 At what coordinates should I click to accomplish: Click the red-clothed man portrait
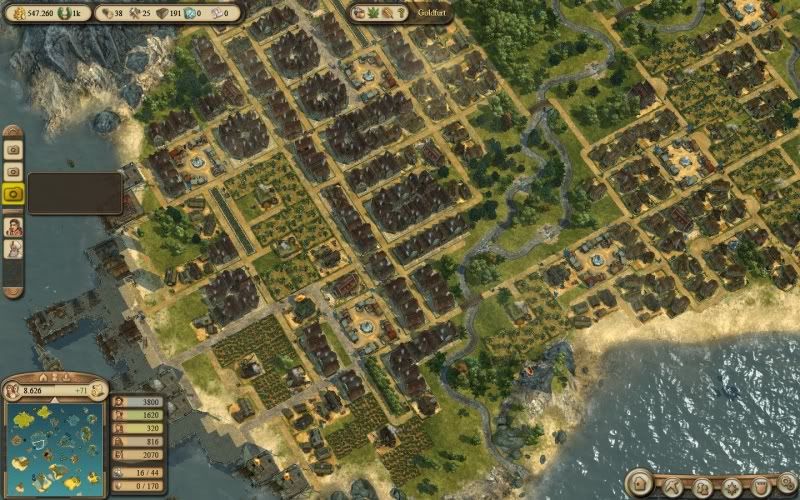(x=14, y=227)
